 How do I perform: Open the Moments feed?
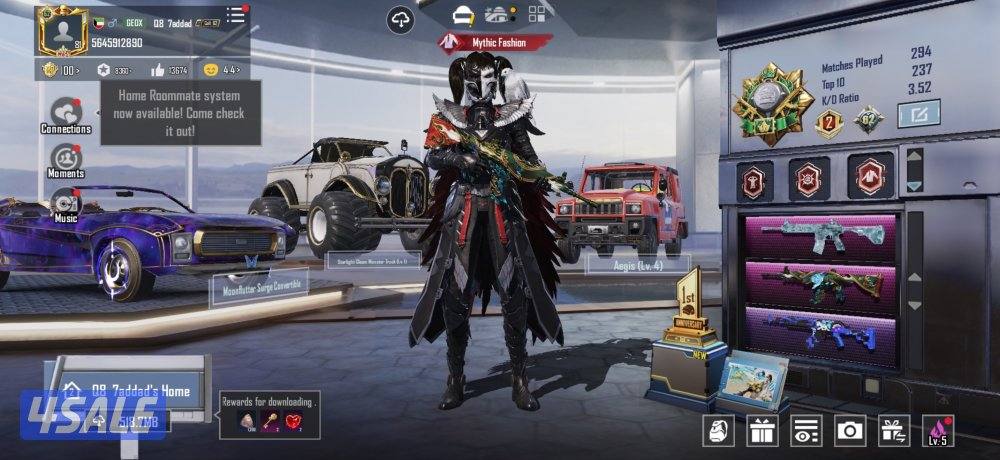click(66, 159)
